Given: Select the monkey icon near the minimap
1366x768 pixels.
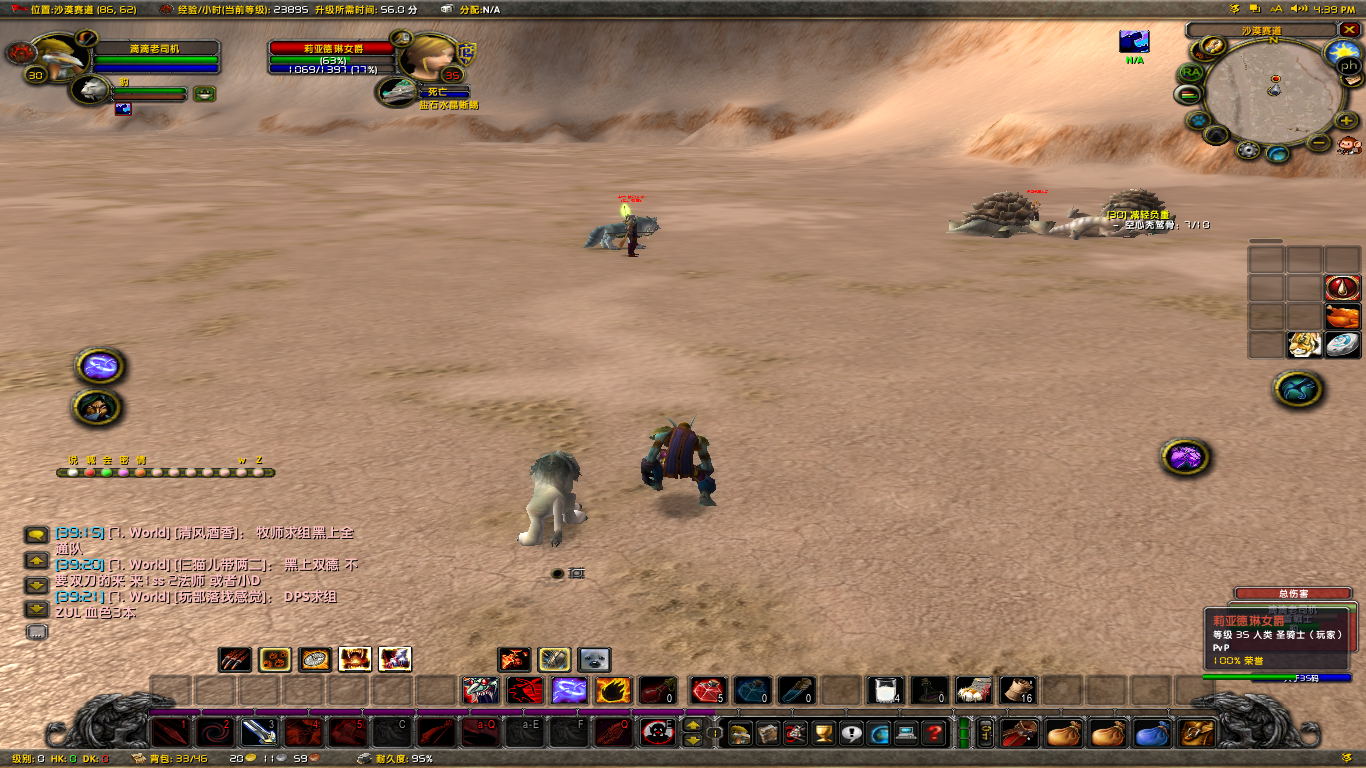Looking at the screenshot, I should click(1349, 145).
